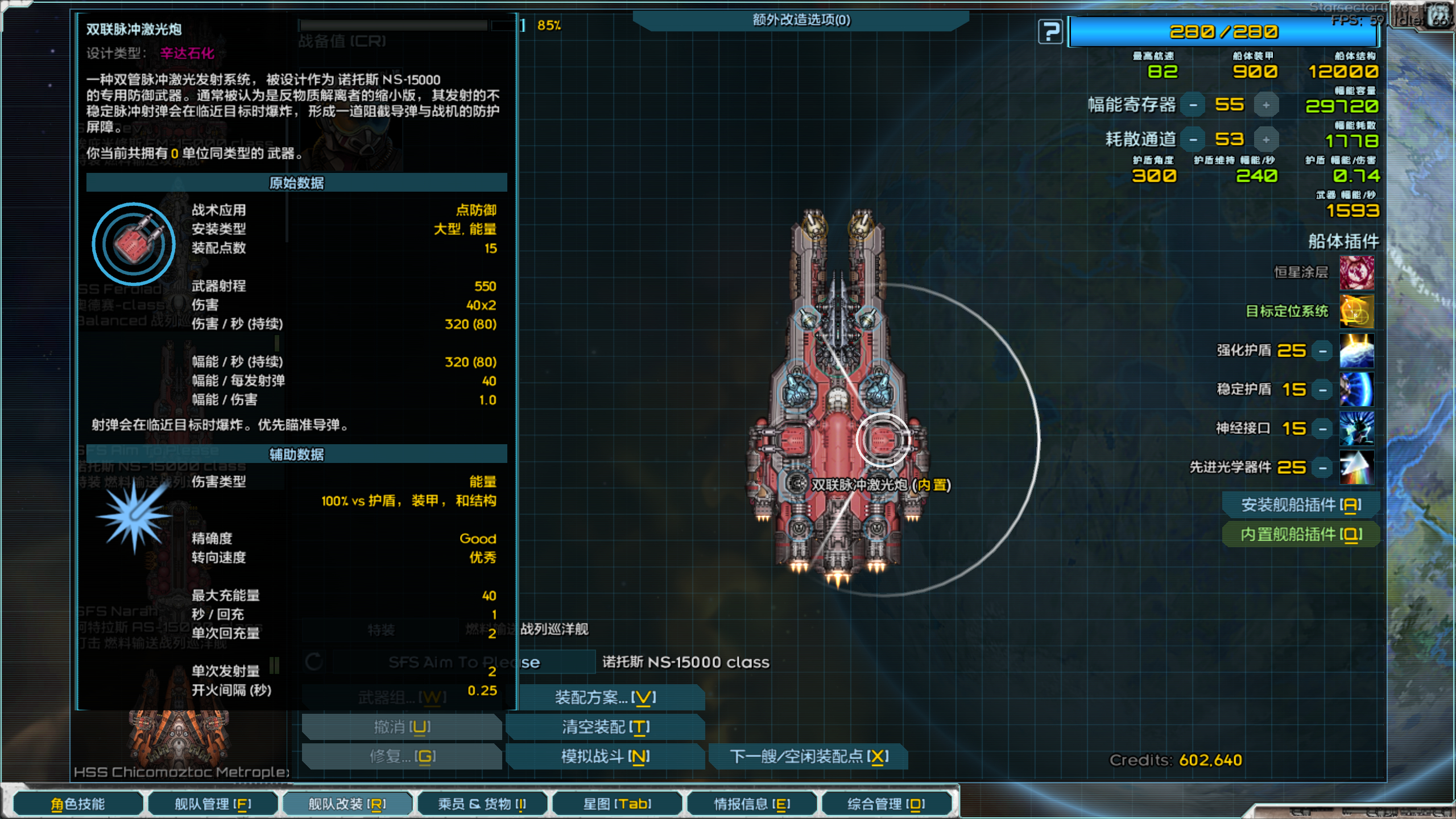The width and height of the screenshot is (1456, 819).
Task: Open 额外改造选项 extra modification options
Action: [x=801, y=20]
